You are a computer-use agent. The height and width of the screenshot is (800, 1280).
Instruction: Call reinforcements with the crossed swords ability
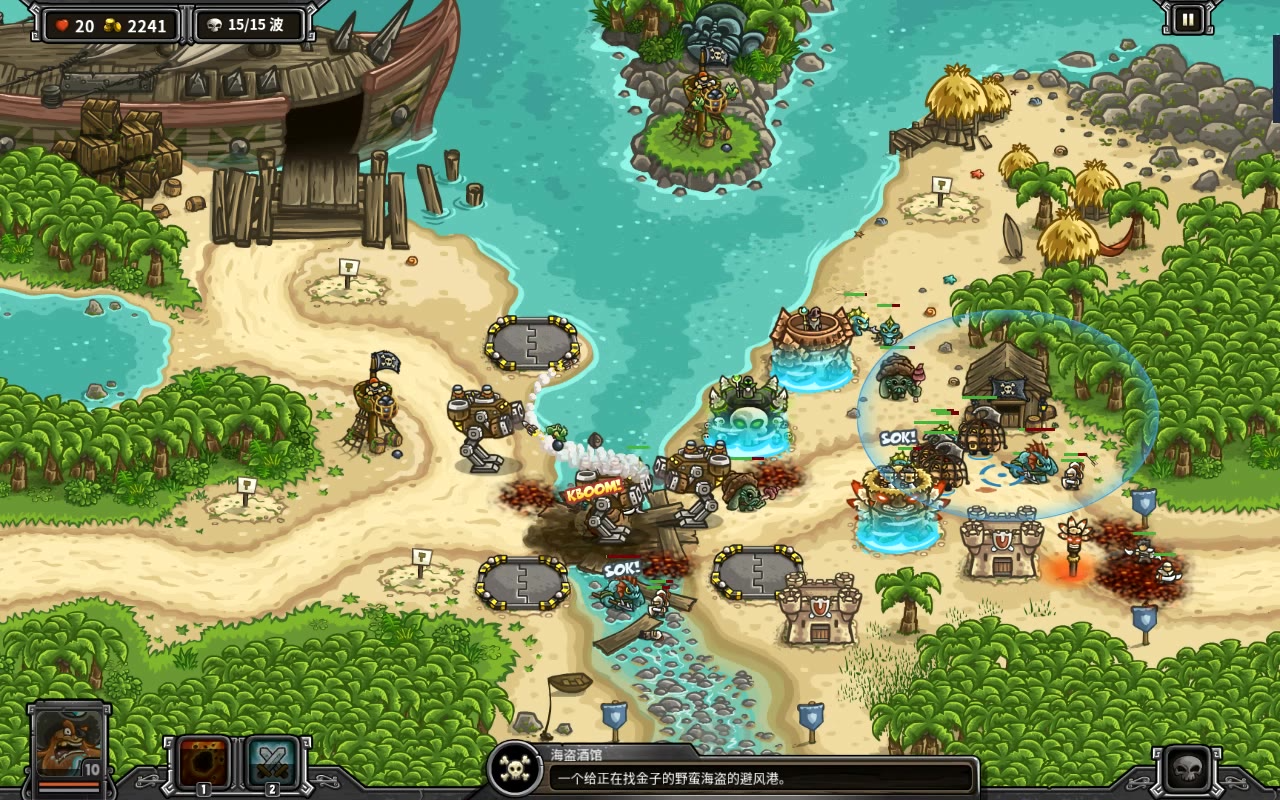[271, 764]
